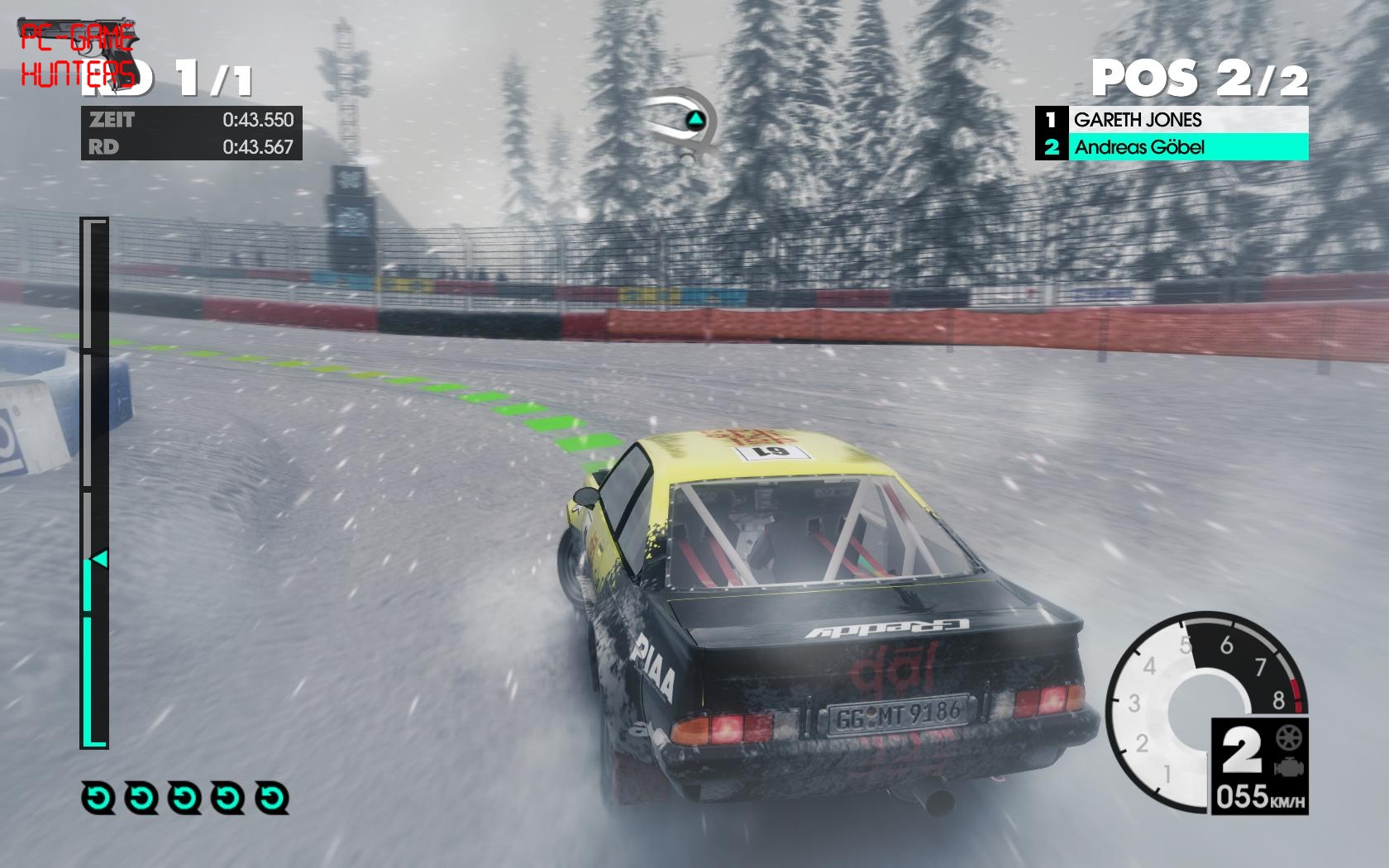
Task: Select the Andreas Göbel leaderboard row
Action: 1172,147
